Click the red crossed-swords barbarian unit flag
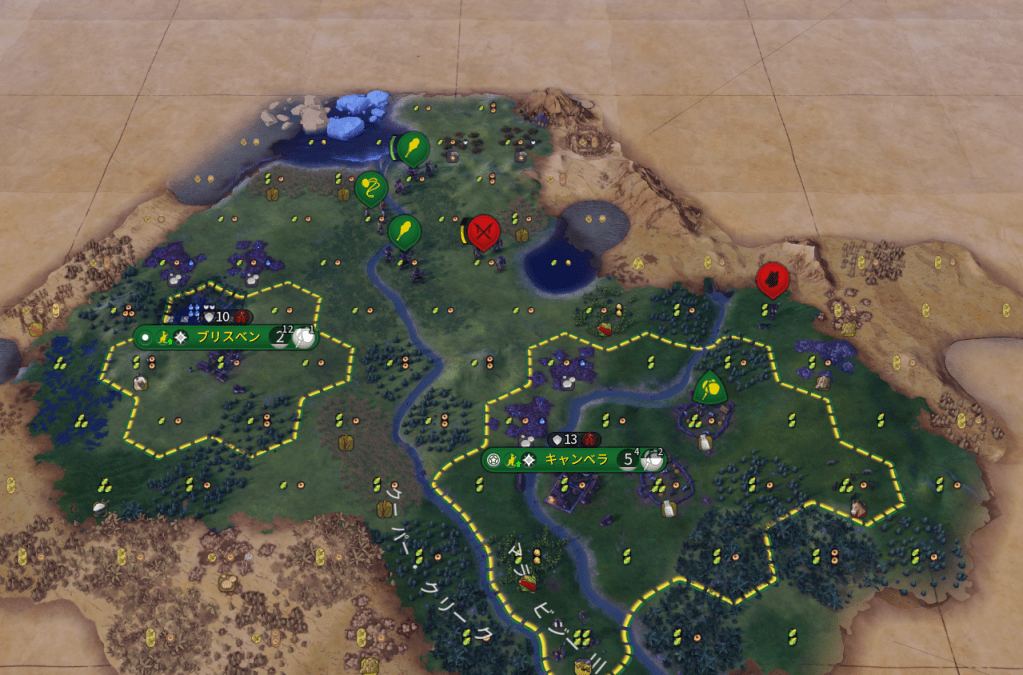 coord(483,232)
